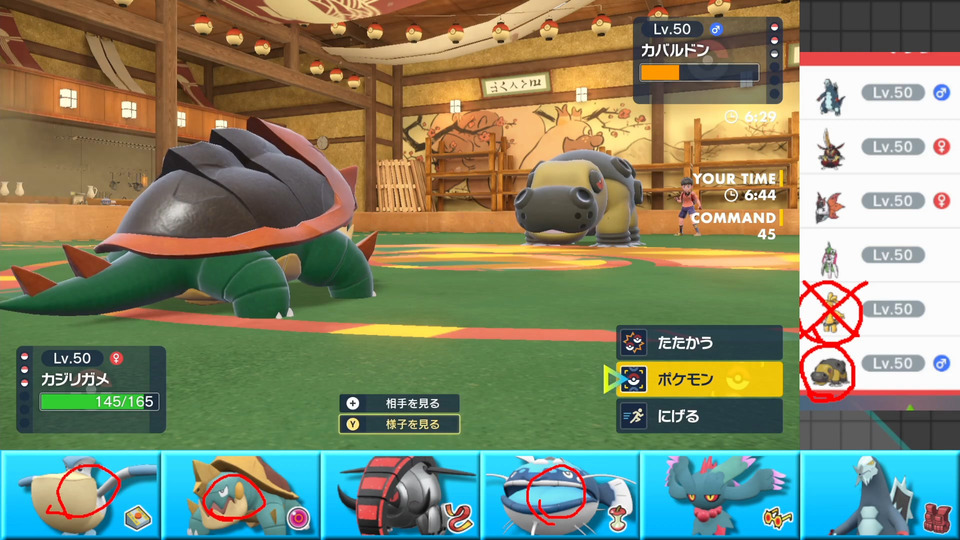Select the Urshifu tile with the red vest
Viewport: 960px width, 540px height.
pyautogui.click(x=880, y=495)
